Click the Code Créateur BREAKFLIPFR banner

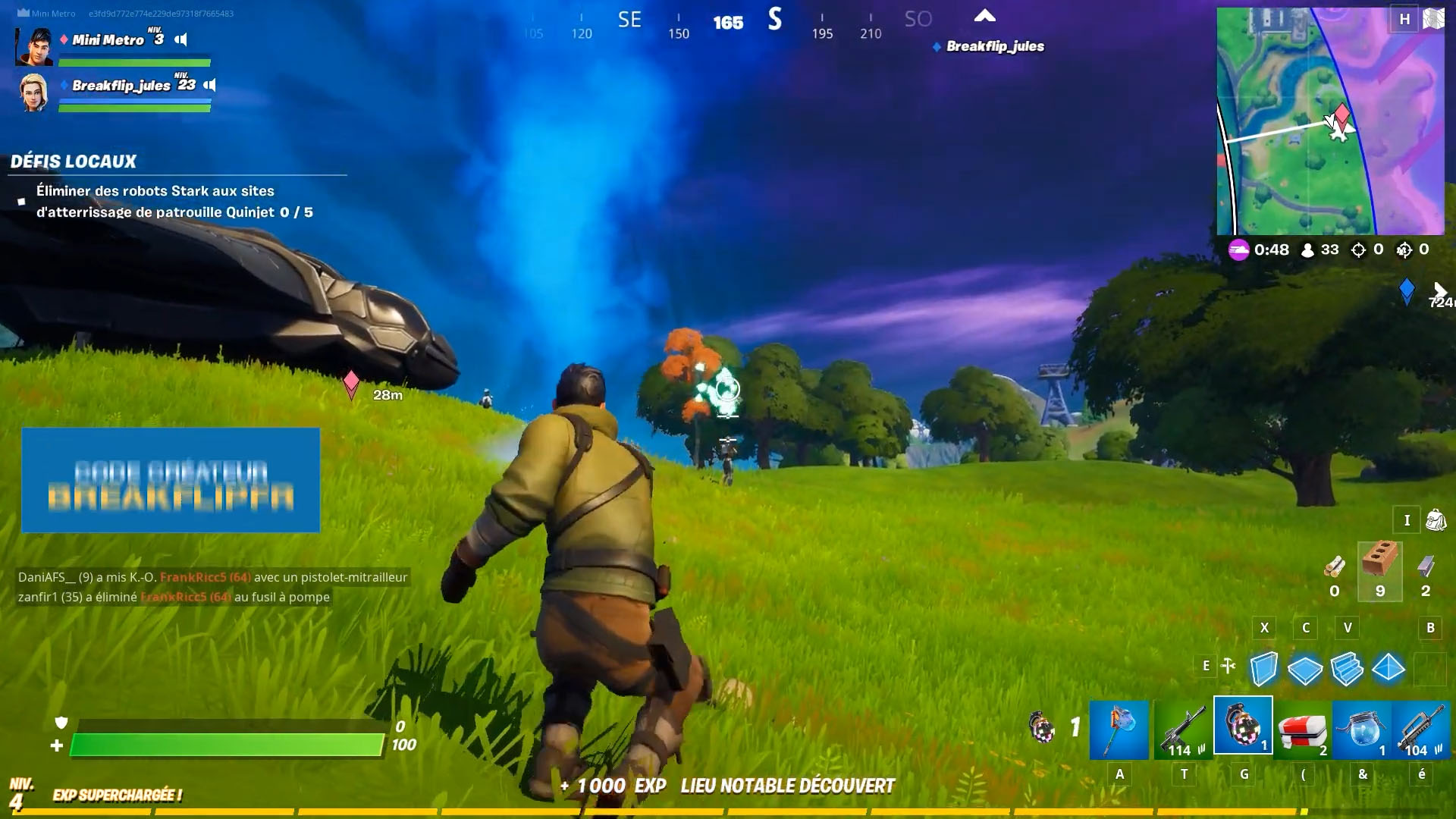170,480
